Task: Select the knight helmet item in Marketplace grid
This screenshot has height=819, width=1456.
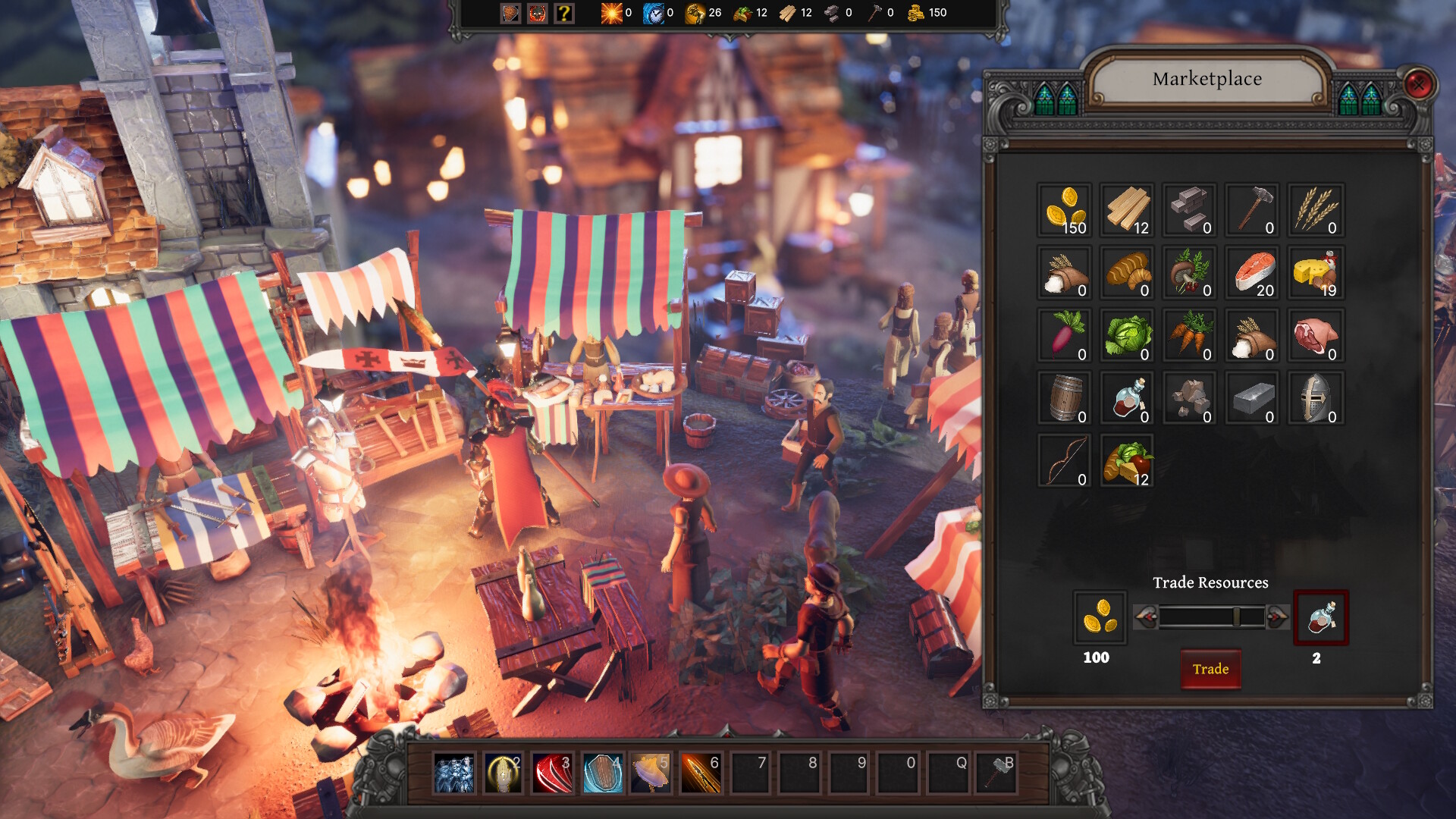Action: pyautogui.click(x=1316, y=399)
